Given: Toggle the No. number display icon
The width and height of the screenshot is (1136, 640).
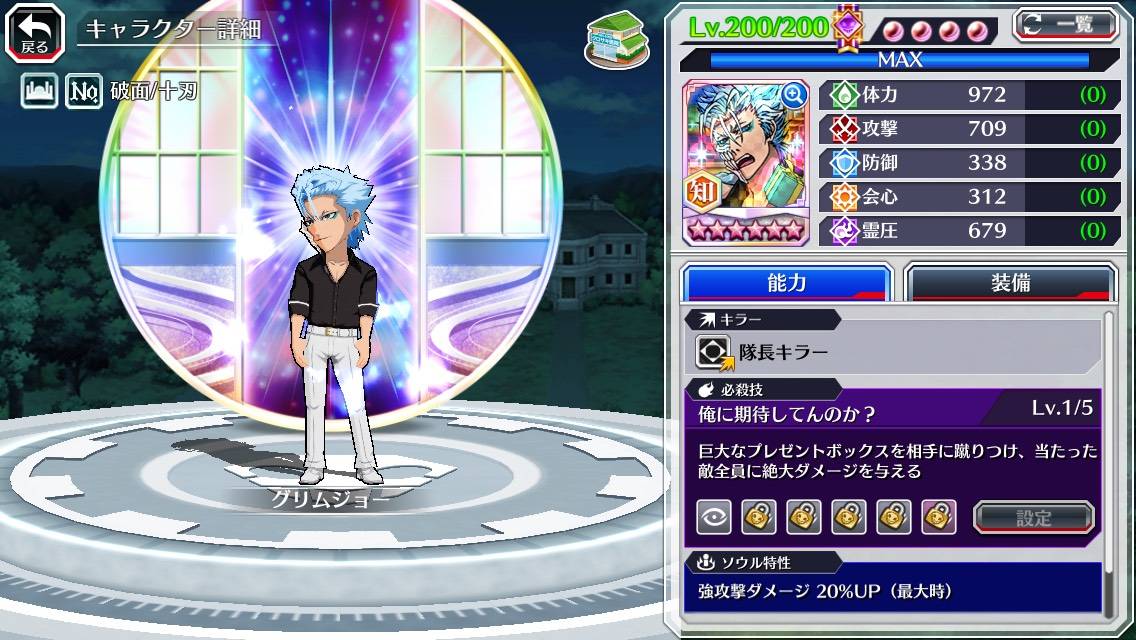Looking at the screenshot, I should click(x=83, y=92).
